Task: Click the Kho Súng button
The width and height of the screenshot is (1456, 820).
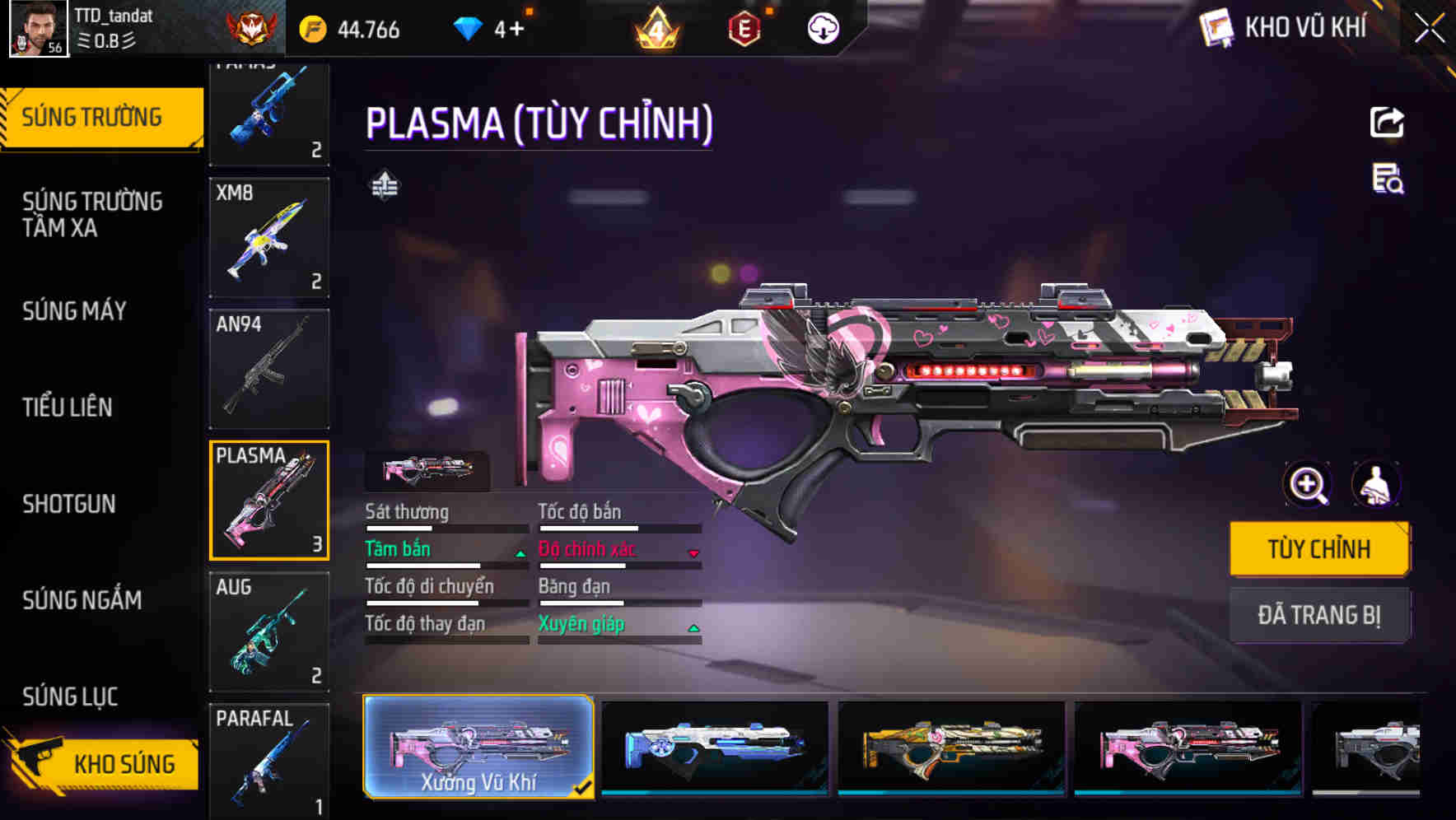Action: click(x=103, y=764)
